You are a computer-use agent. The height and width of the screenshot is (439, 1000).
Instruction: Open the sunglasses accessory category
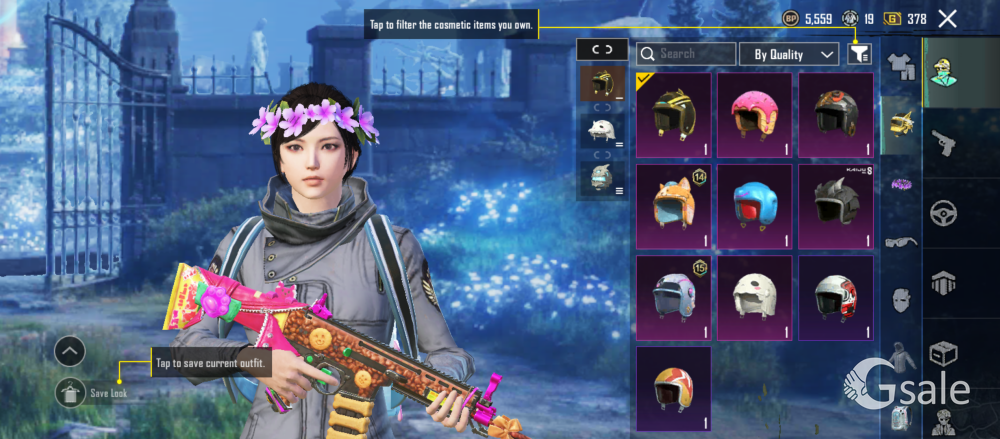coord(900,241)
